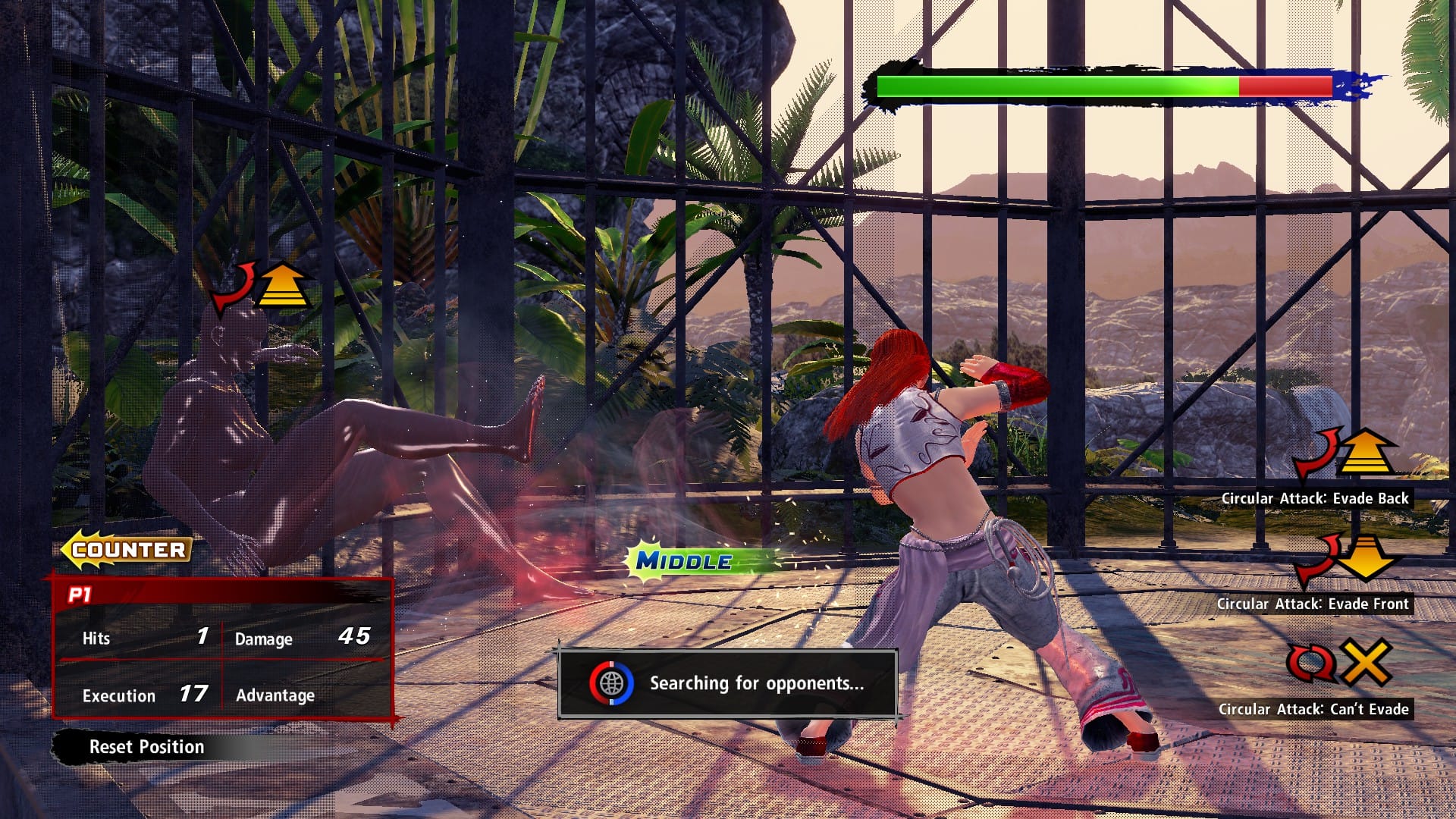The width and height of the screenshot is (1456, 819).
Task: Select the Circular Attack: Evade Front legend entry
Action: pyautogui.click(x=1313, y=604)
